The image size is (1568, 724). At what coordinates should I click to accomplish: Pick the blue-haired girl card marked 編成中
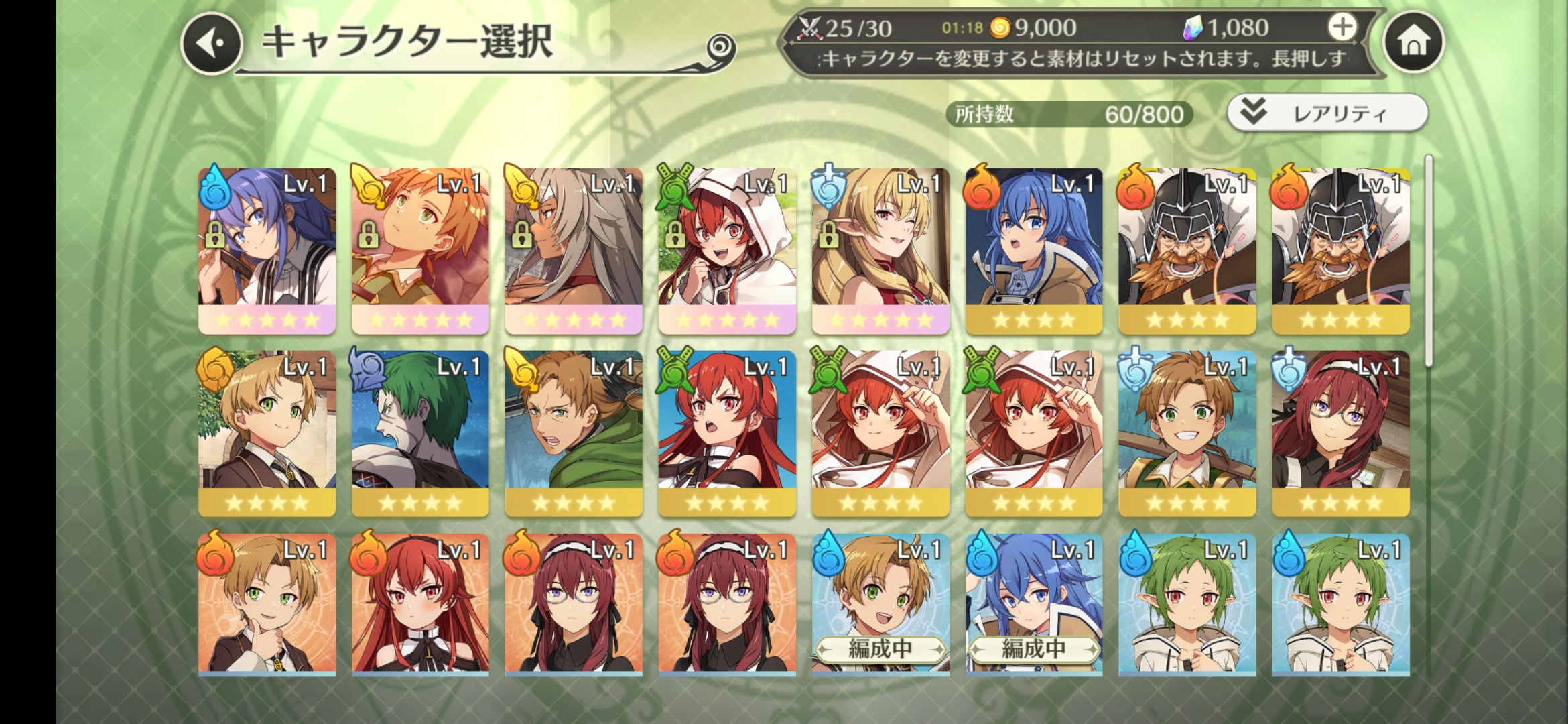[x=1034, y=605]
